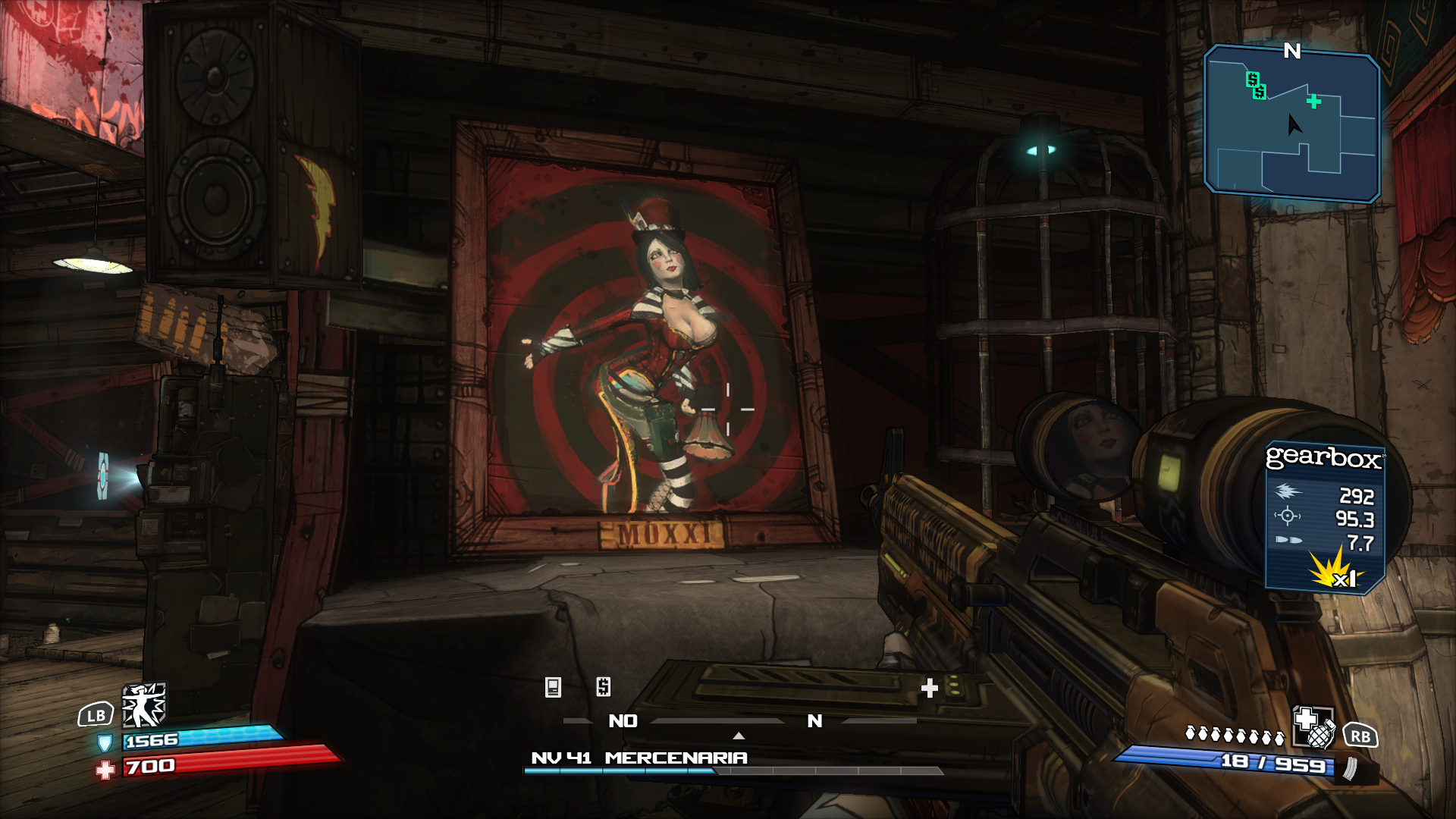Select the grenade mod icon

[1314, 728]
